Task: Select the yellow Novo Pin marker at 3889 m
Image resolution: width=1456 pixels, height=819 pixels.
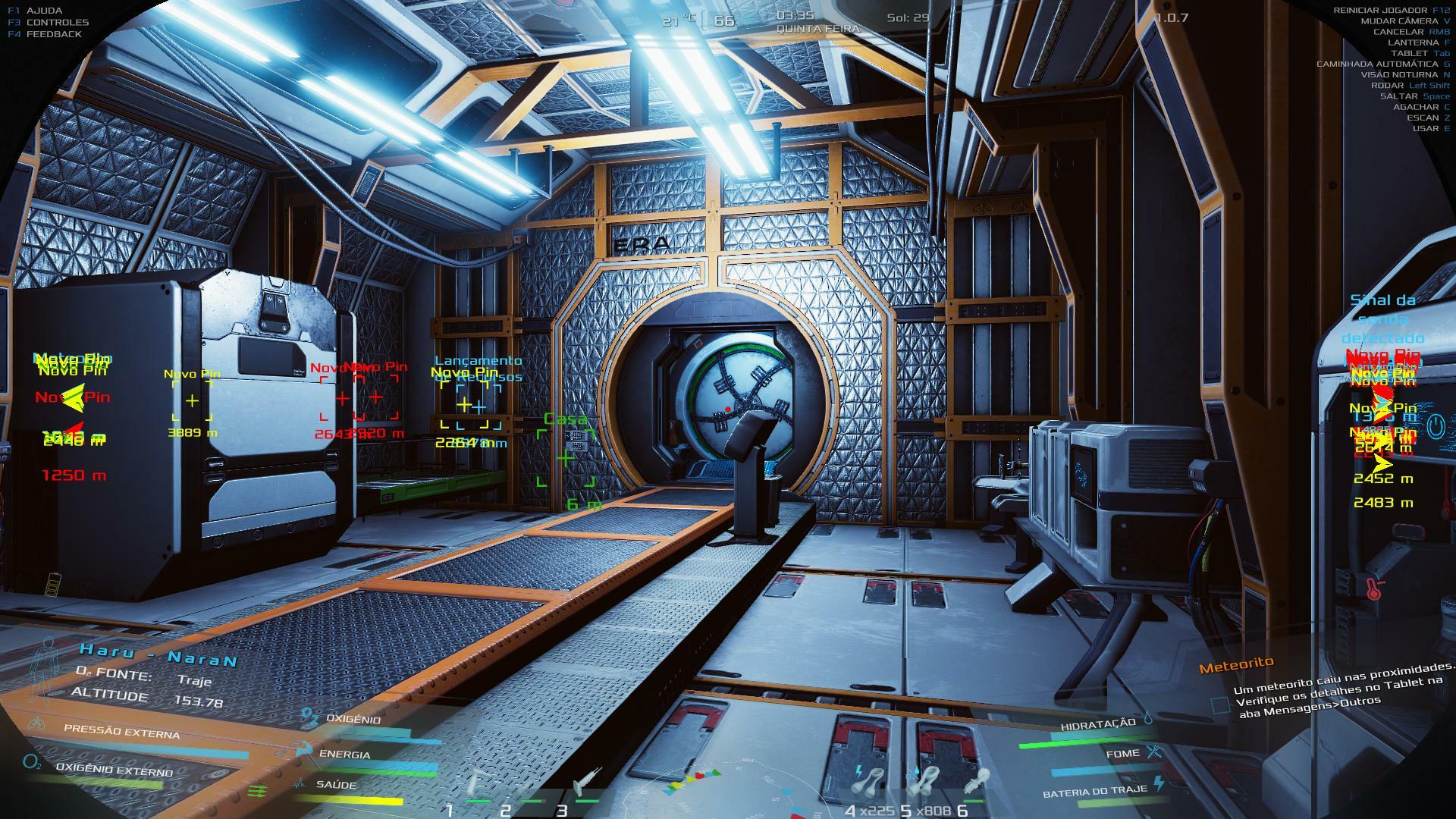Action: [x=192, y=400]
